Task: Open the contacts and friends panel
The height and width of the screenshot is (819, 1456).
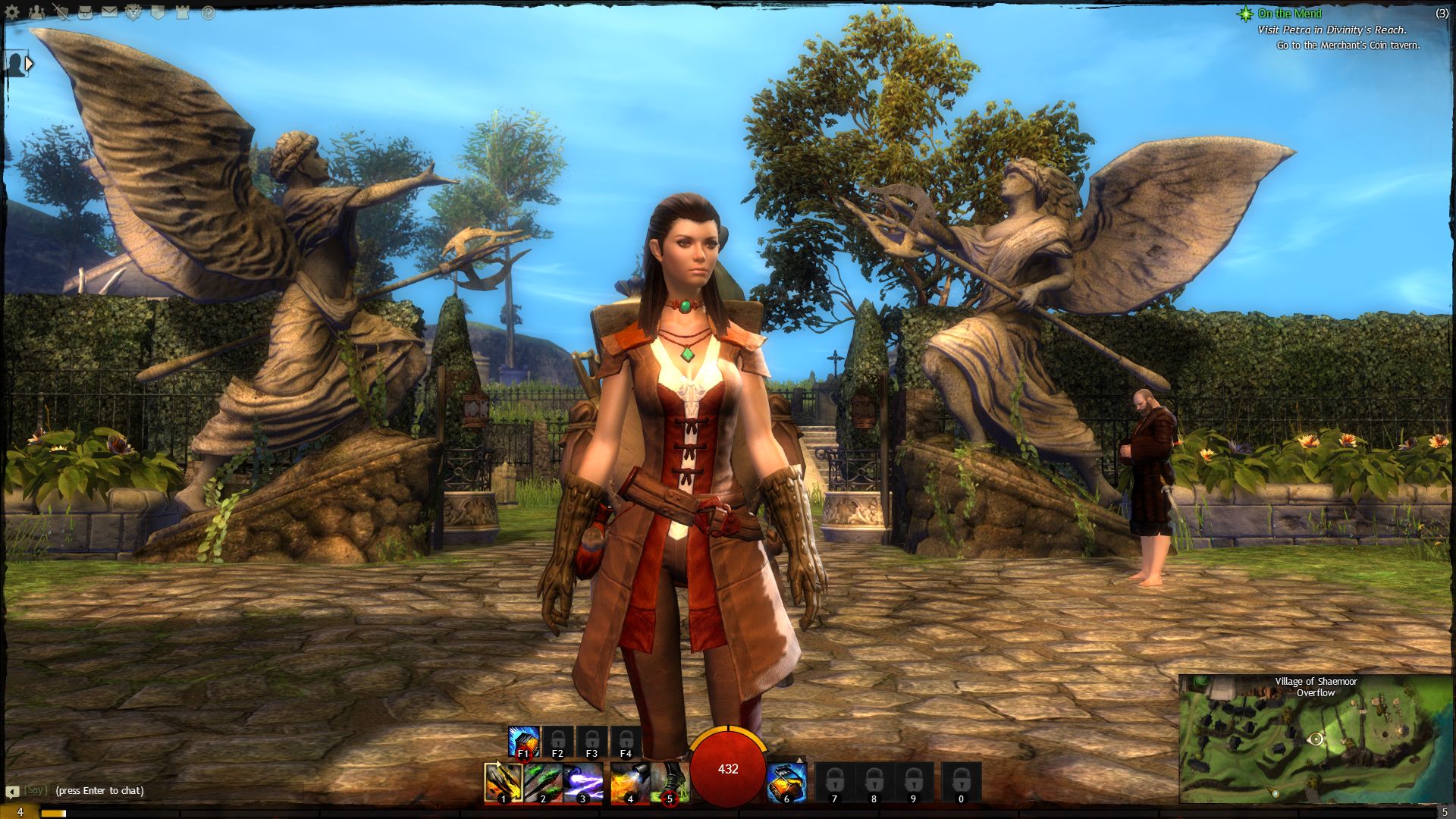Action: pyautogui.click(x=36, y=13)
